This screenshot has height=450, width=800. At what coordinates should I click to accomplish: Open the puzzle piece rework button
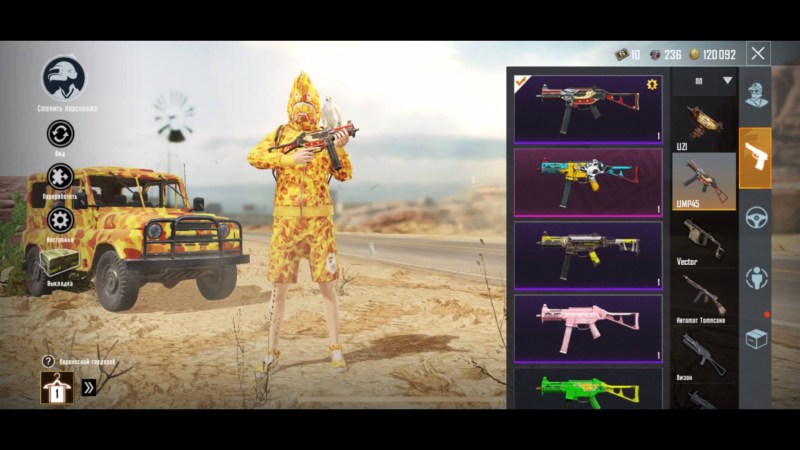point(60,177)
